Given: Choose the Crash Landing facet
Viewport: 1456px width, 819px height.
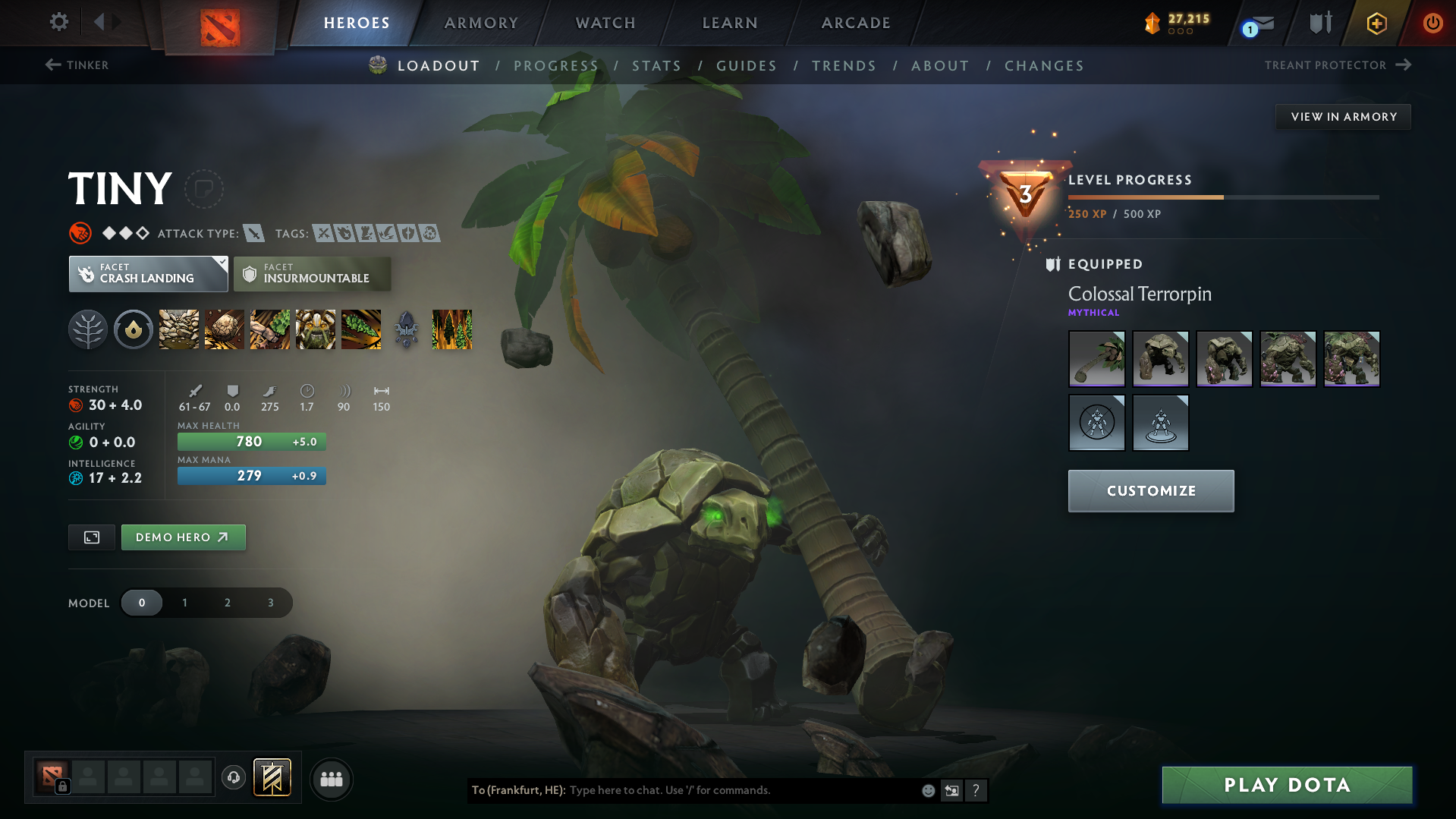Looking at the screenshot, I should tap(148, 274).
